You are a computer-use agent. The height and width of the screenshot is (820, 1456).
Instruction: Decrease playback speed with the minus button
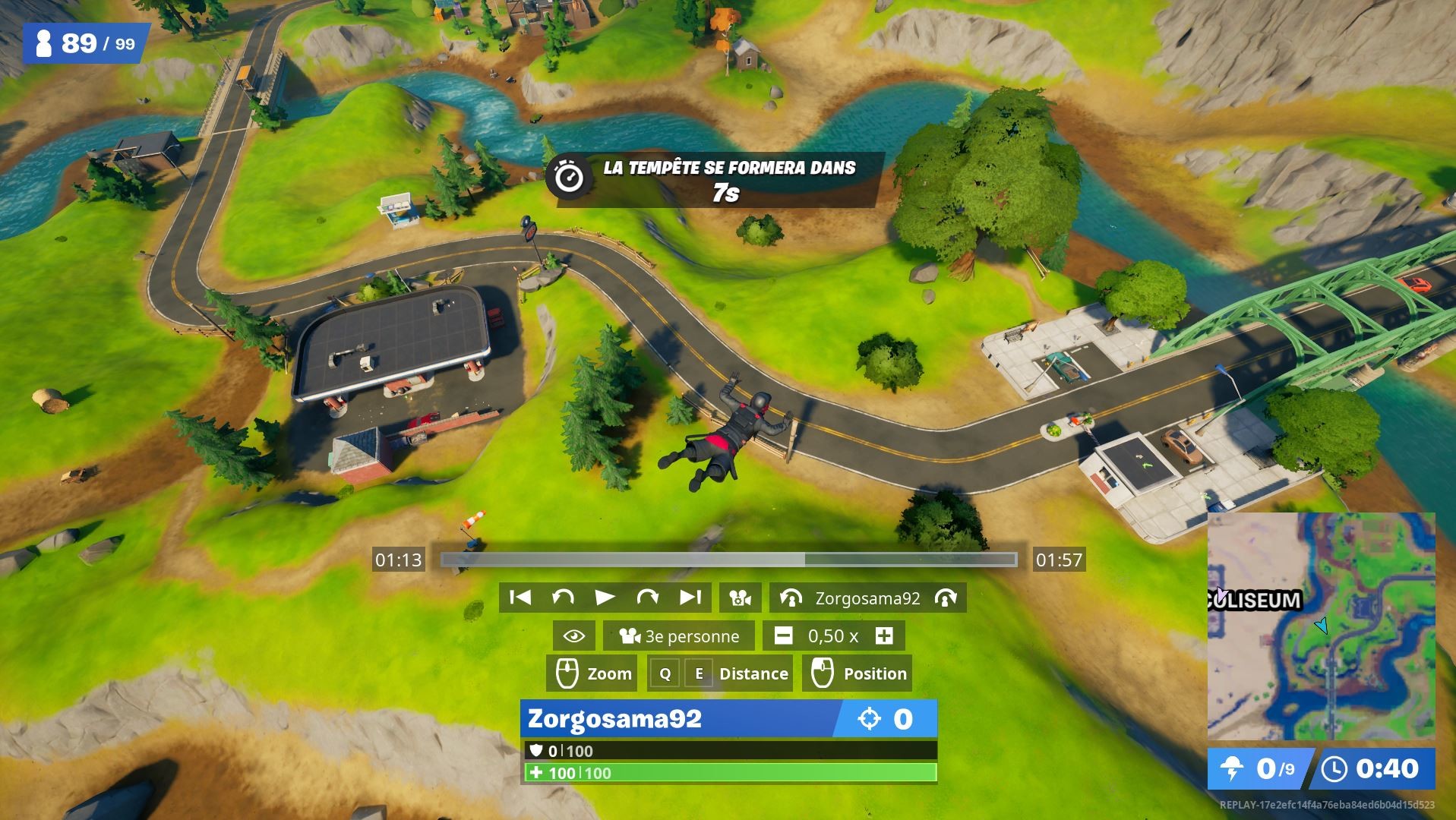(782, 636)
